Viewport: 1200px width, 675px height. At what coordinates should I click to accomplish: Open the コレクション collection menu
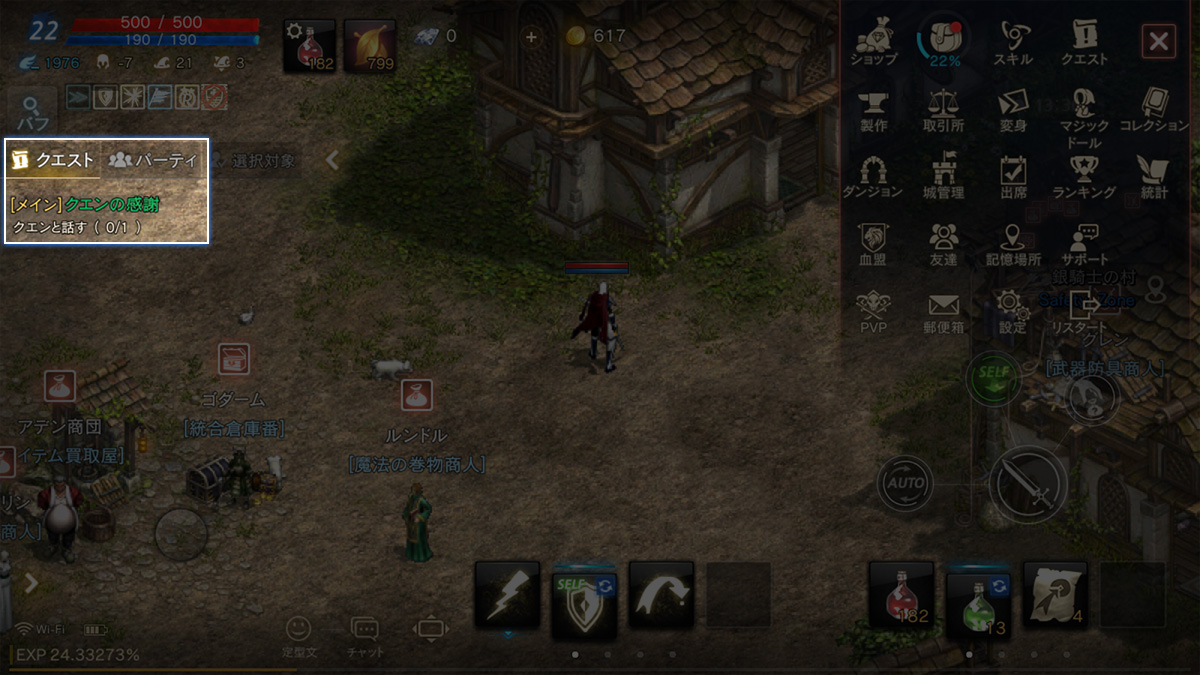[1153, 109]
